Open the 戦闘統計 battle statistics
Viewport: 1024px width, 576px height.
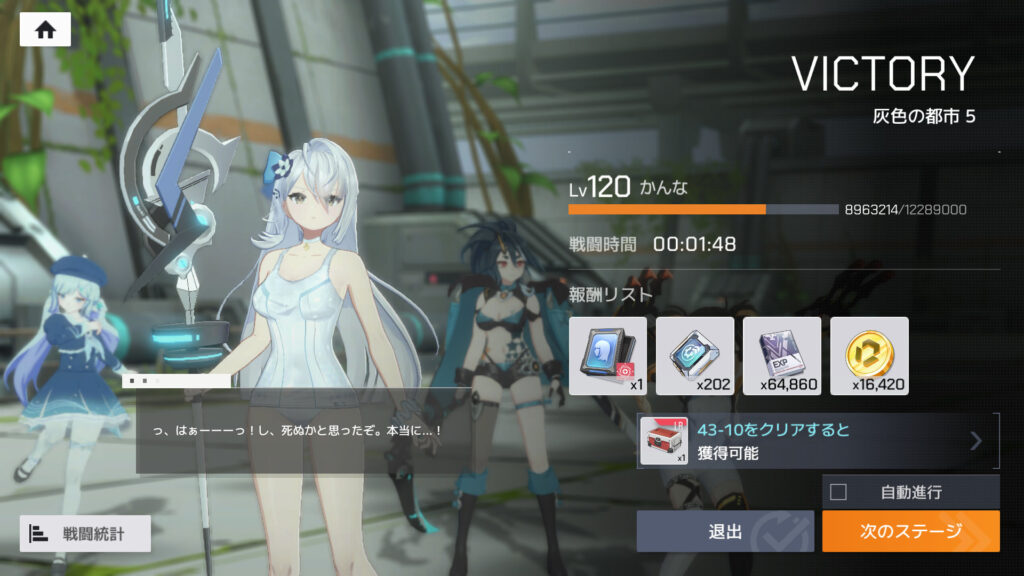85,534
